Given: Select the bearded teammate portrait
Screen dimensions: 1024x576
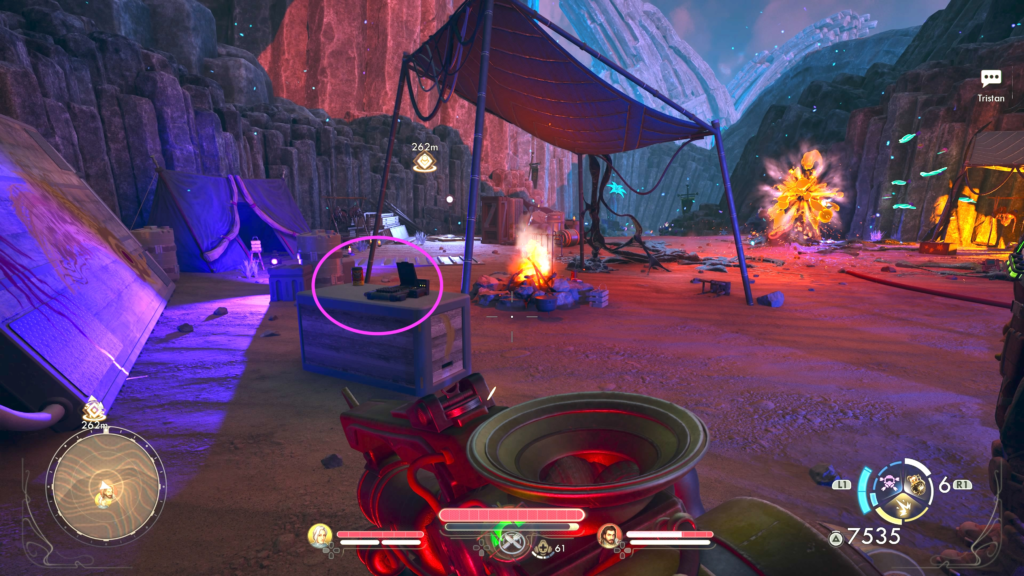Looking at the screenshot, I should coord(609,536).
